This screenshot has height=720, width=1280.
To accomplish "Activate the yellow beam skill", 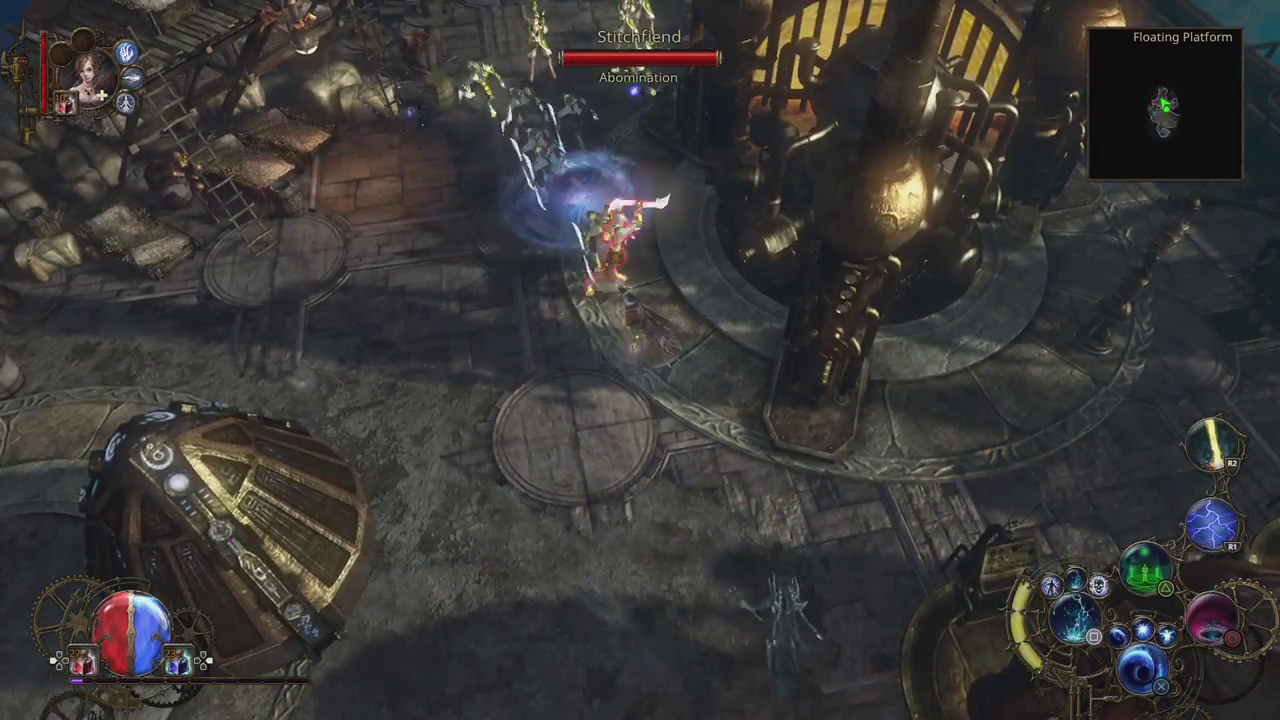I will 1213,445.
